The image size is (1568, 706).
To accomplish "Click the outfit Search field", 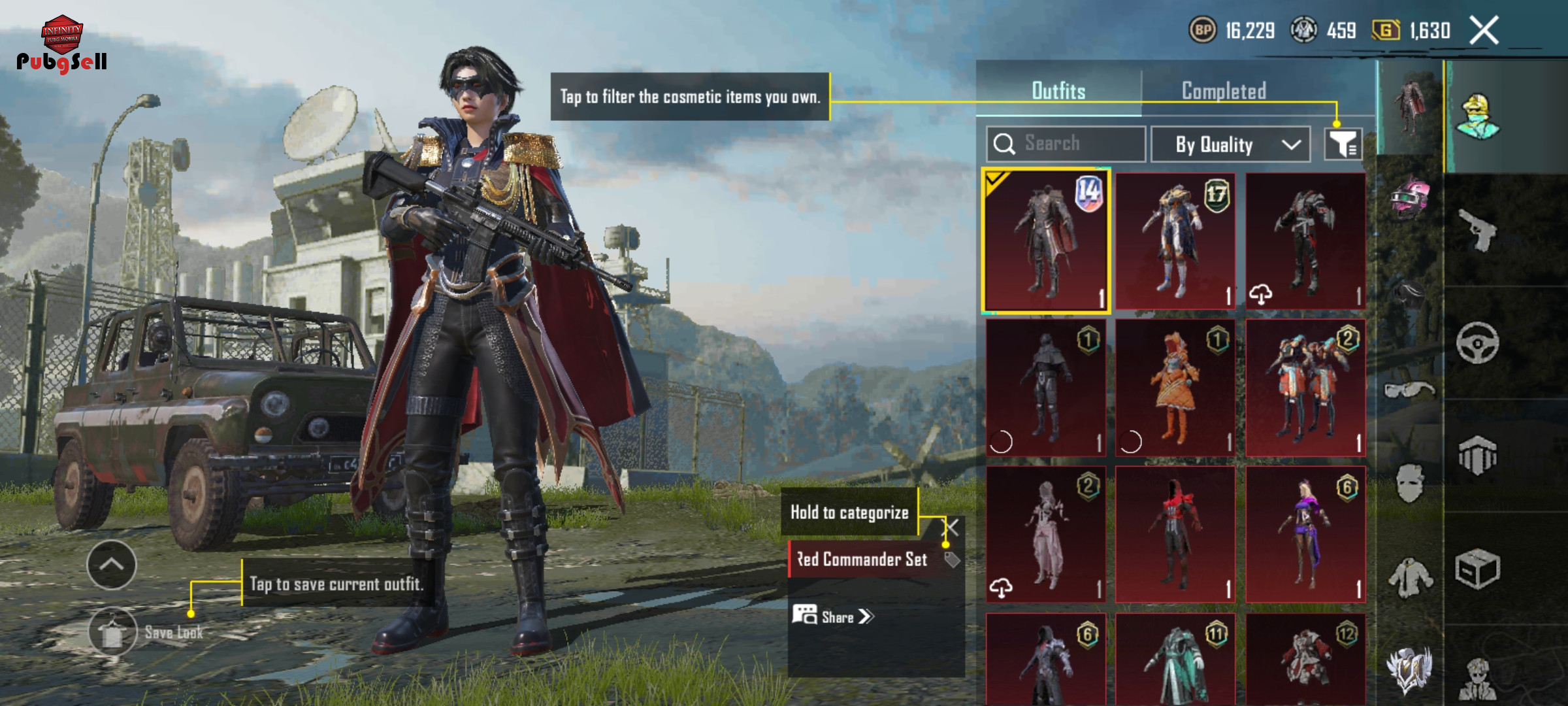I will point(1066,144).
